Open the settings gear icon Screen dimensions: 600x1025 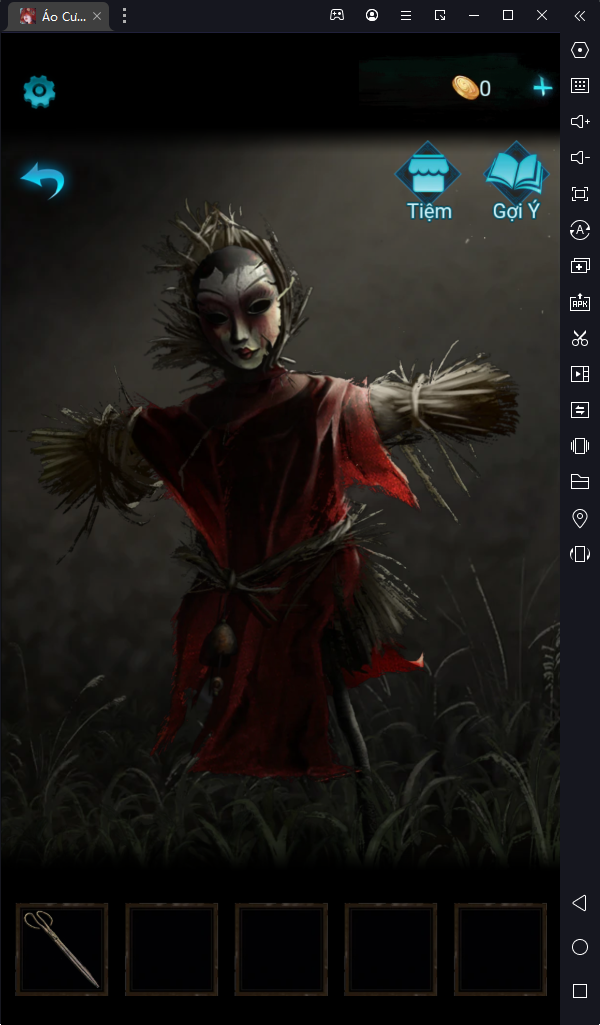pyautogui.click(x=39, y=92)
